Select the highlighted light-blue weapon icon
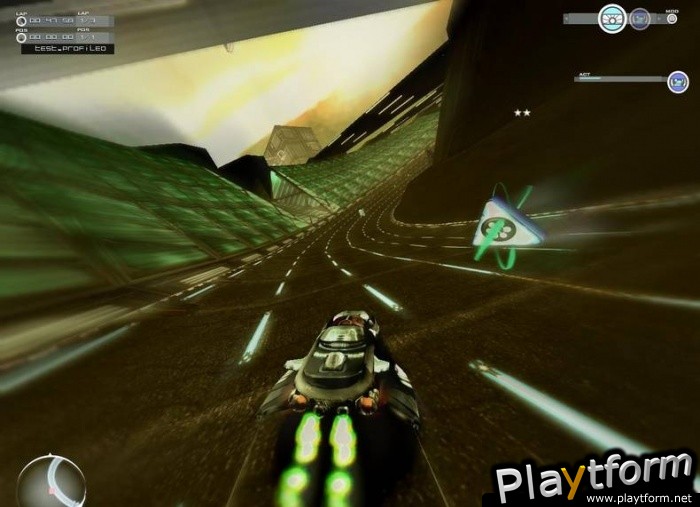Image resolution: width=700 pixels, height=507 pixels. click(x=612, y=18)
